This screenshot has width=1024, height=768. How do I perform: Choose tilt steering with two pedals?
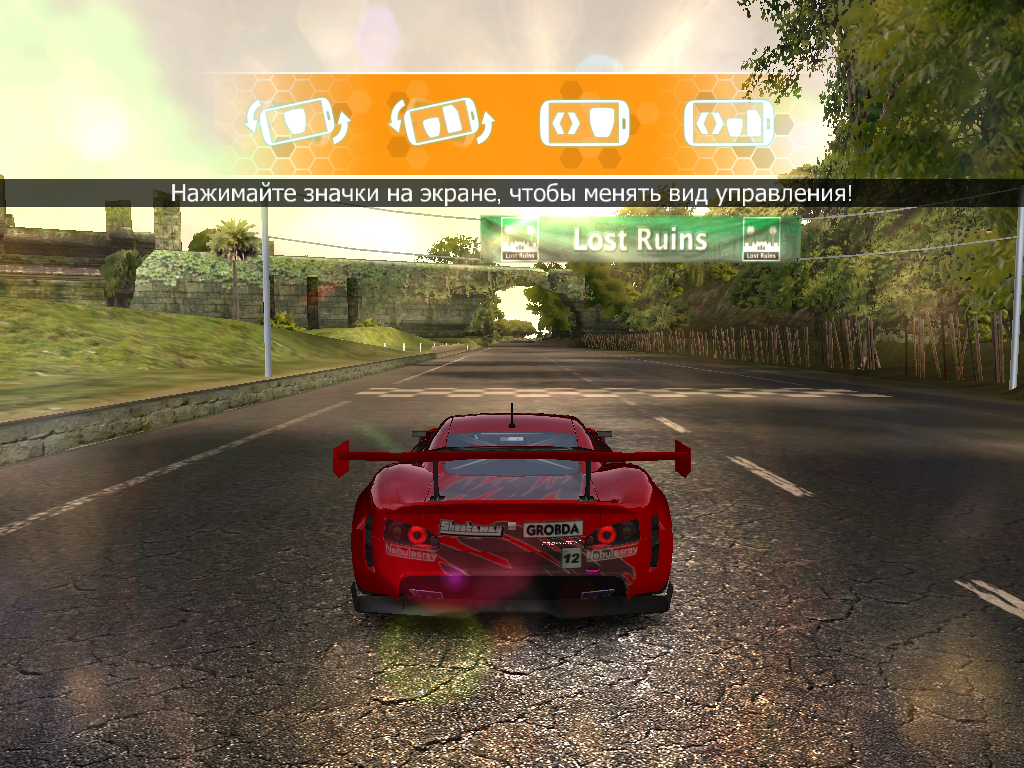pyautogui.click(x=441, y=123)
